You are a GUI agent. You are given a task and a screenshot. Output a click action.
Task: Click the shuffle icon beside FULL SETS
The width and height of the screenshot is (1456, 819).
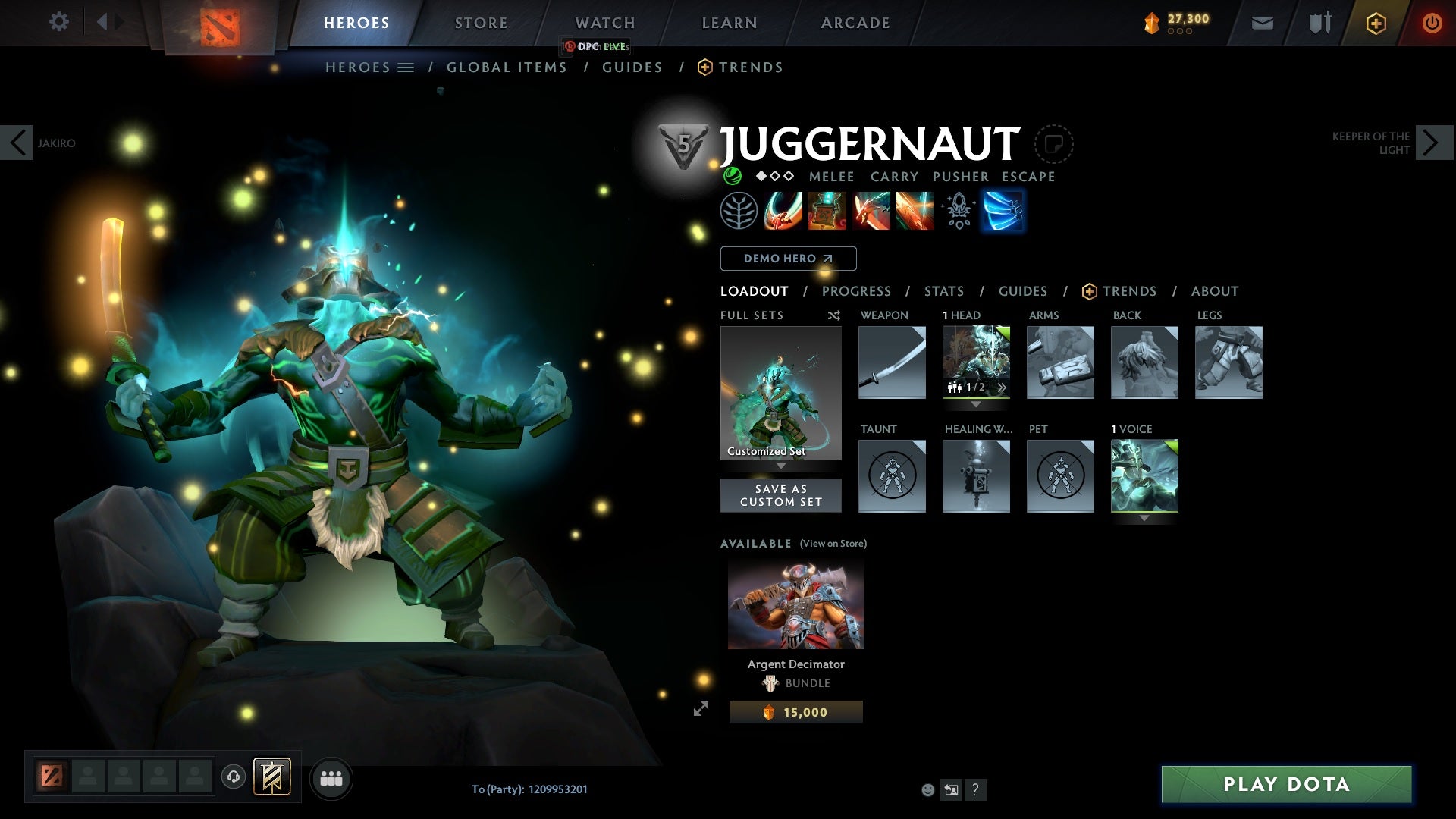[x=833, y=315]
